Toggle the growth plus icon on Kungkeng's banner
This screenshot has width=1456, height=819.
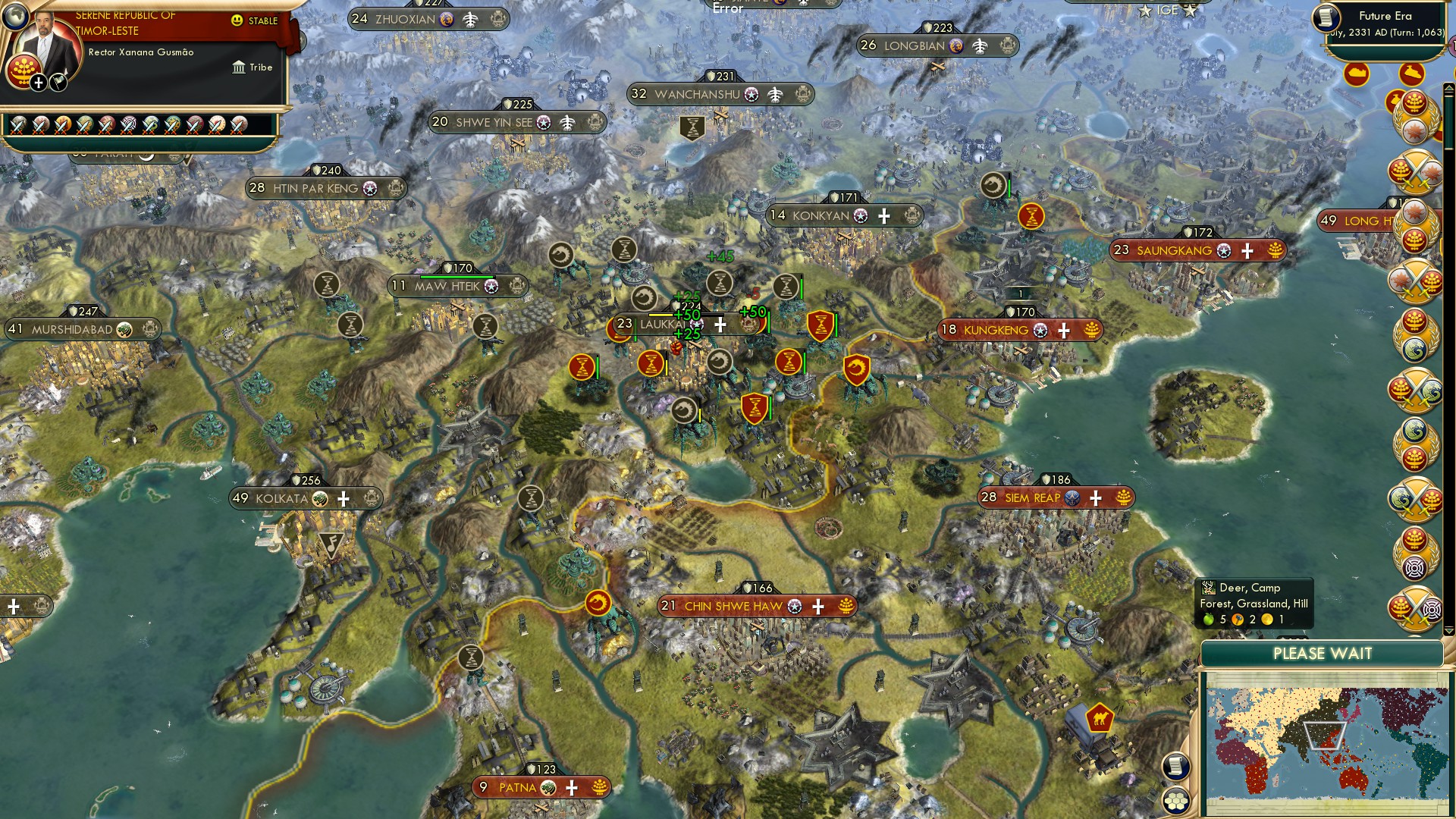pos(1064,330)
